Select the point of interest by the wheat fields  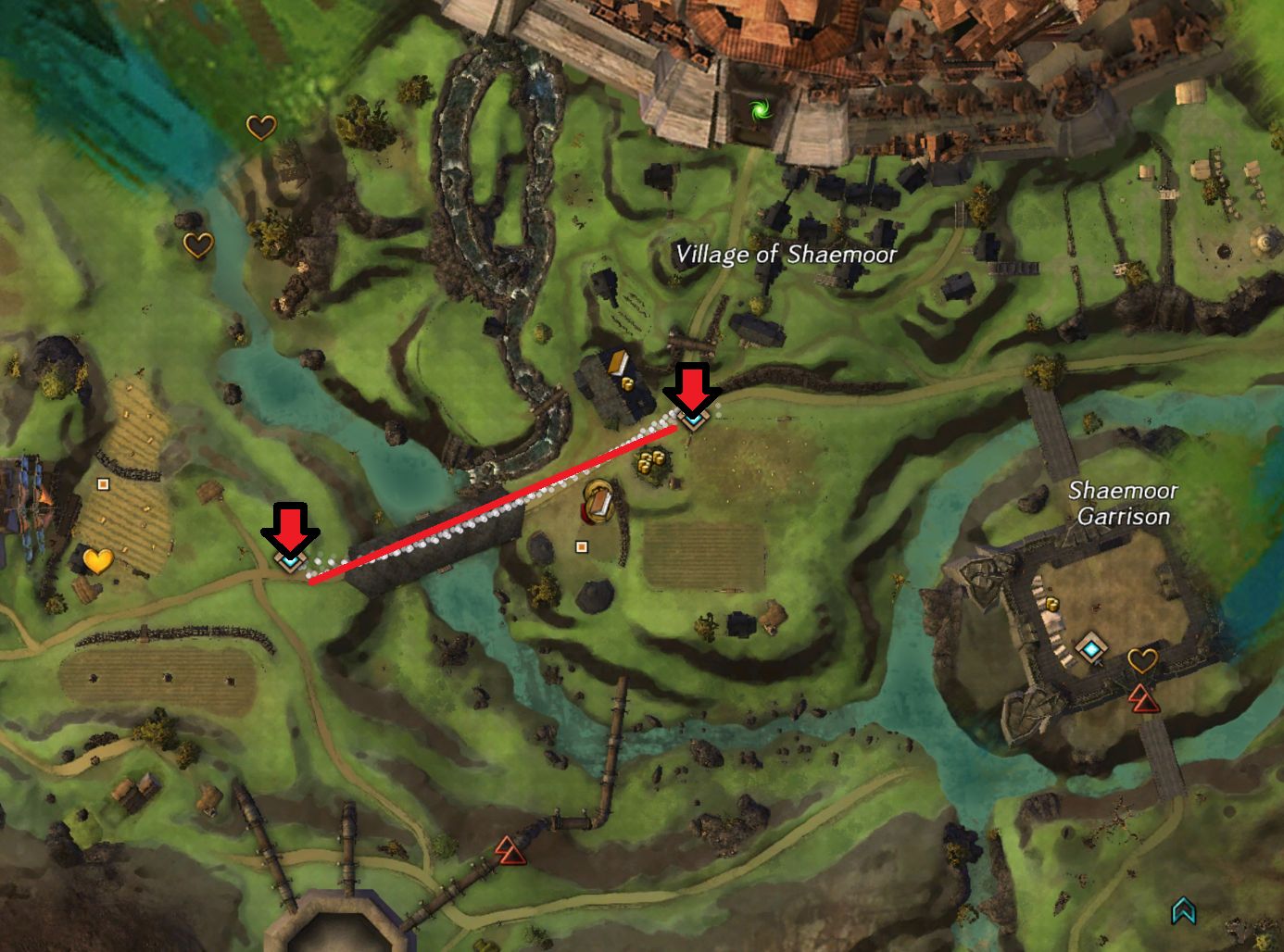coord(103,483)
